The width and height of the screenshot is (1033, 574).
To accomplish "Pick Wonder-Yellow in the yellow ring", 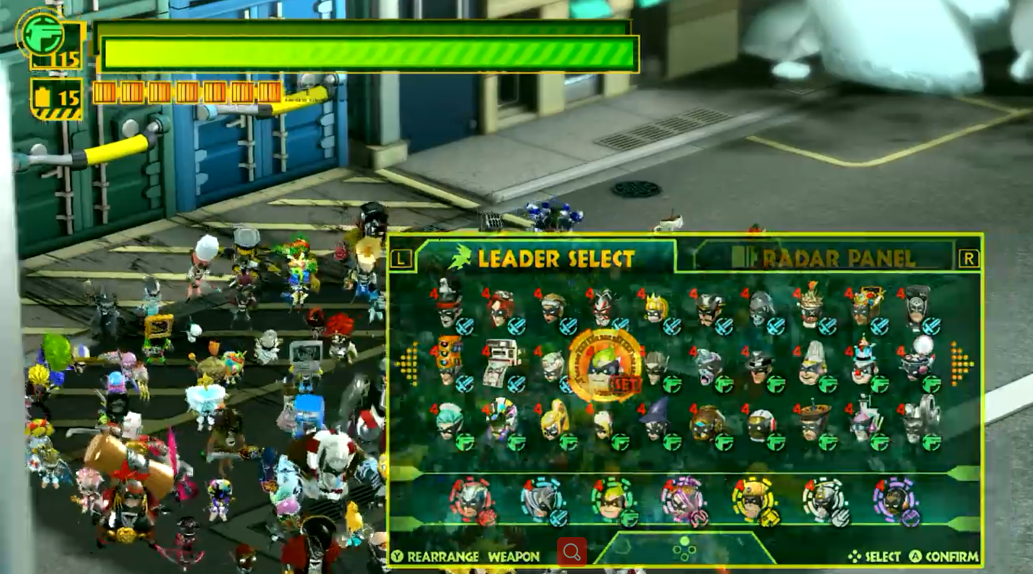I will point(753,499).
